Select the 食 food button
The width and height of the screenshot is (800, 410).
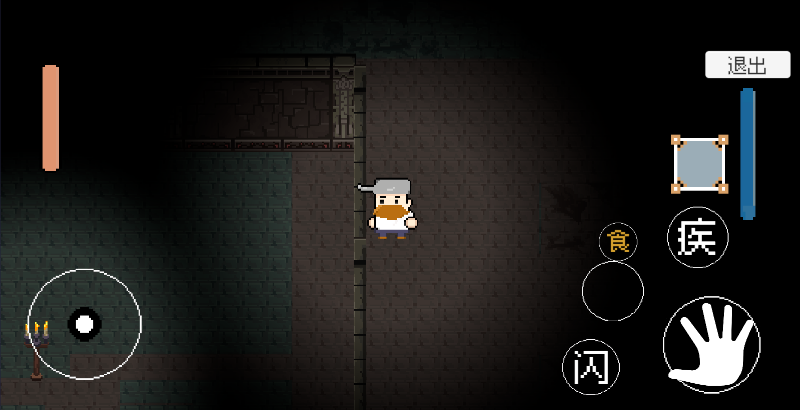pyautogui.click(x=619, y=242)
